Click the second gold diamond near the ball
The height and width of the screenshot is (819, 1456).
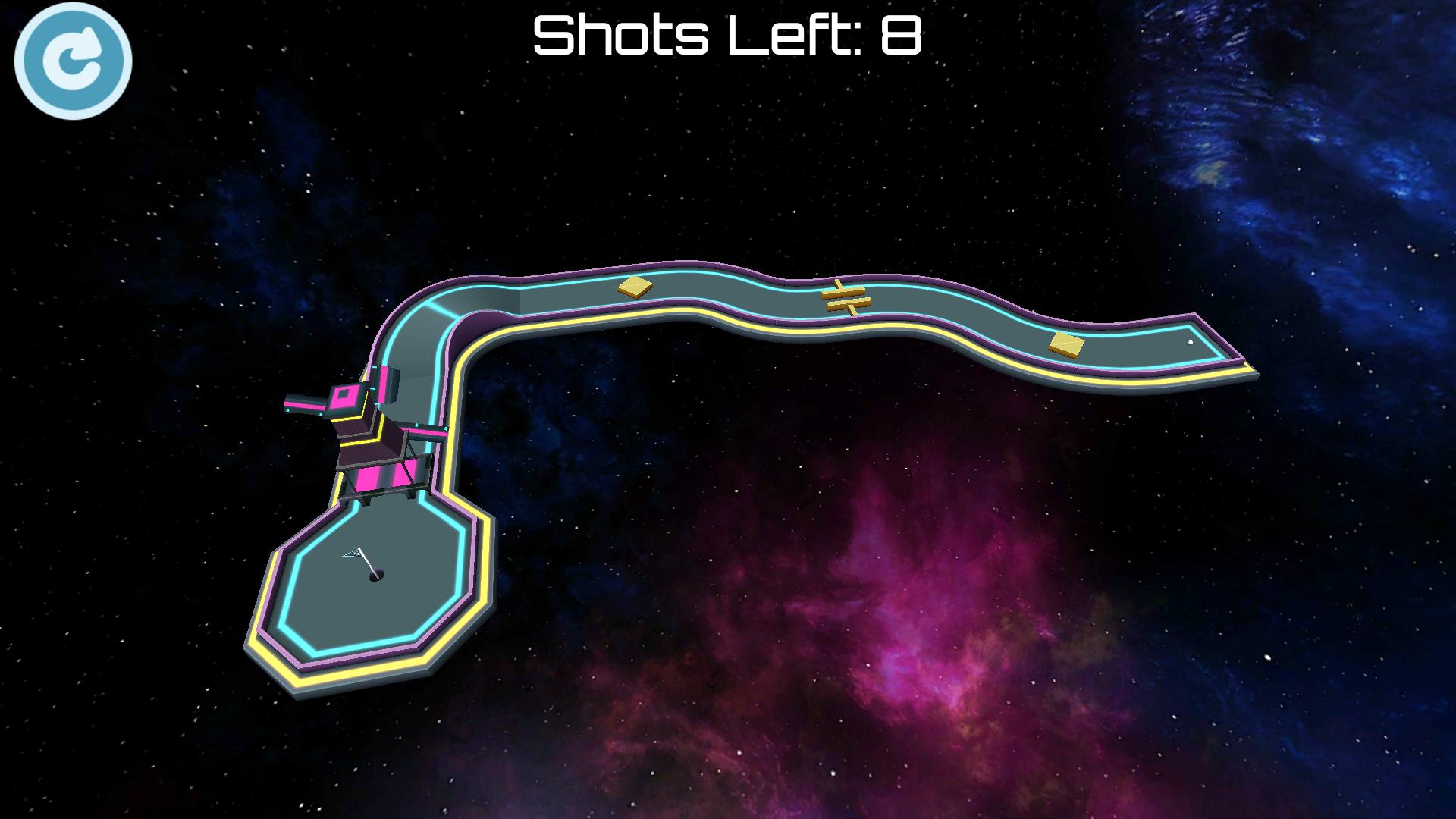click(x=1067, y=345)
